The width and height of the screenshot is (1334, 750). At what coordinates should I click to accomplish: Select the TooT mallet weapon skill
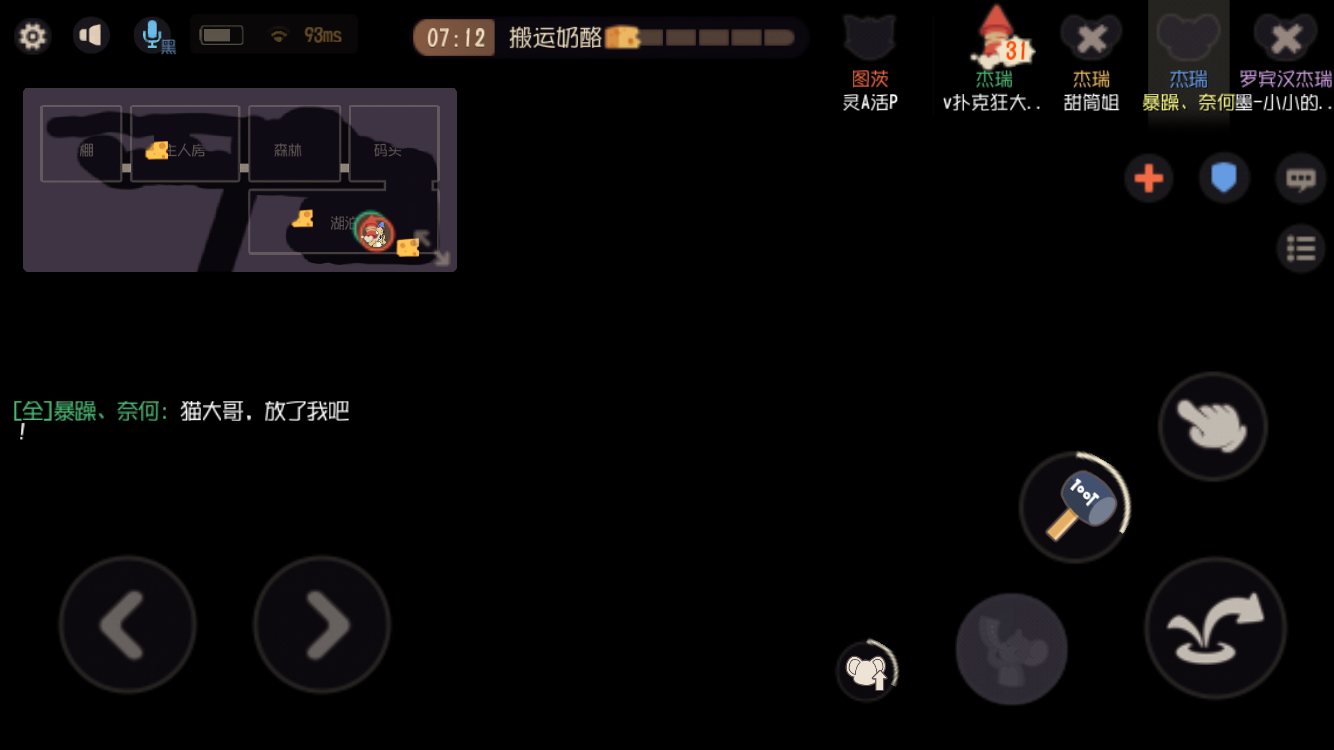tap(1075, 505)
